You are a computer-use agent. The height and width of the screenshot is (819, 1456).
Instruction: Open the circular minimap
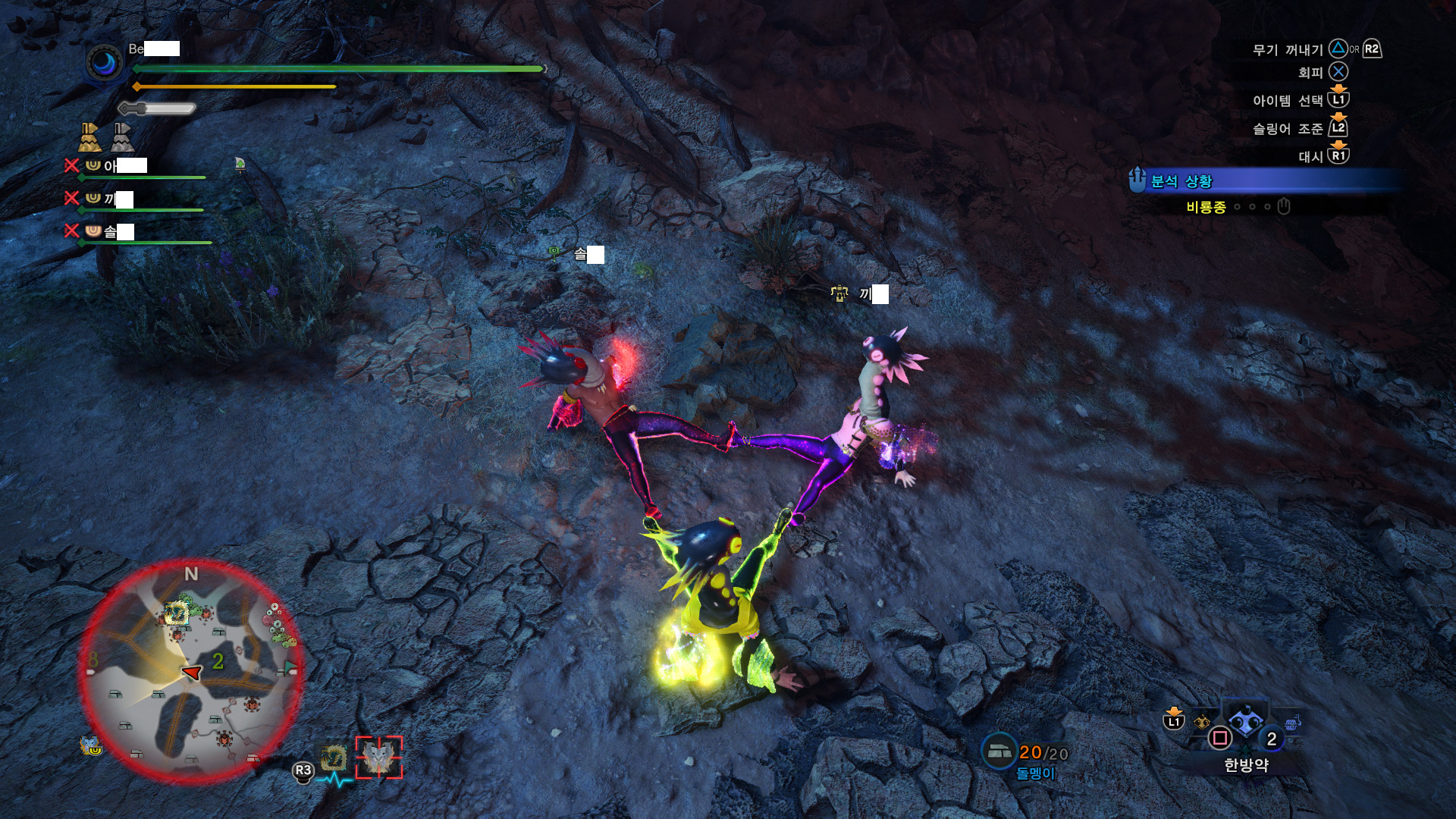click(191, 672)
